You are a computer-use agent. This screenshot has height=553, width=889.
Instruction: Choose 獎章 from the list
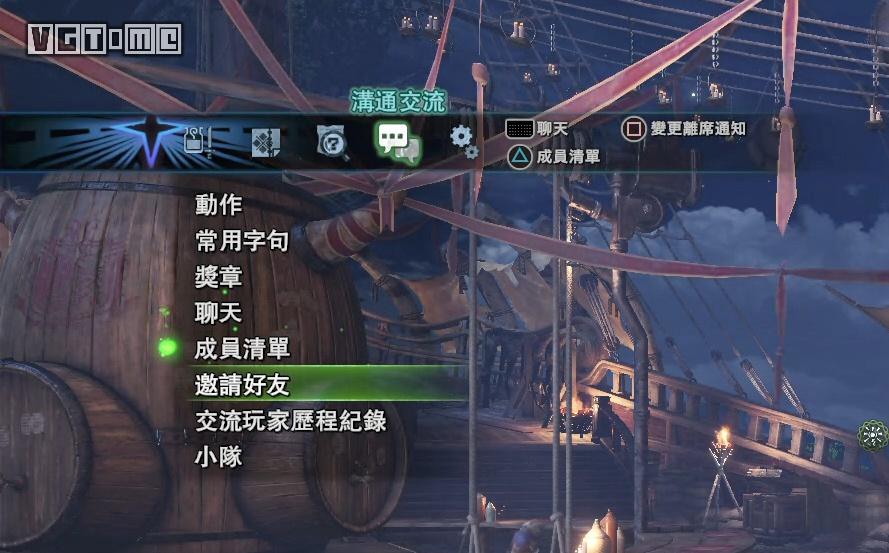point(219,277)
